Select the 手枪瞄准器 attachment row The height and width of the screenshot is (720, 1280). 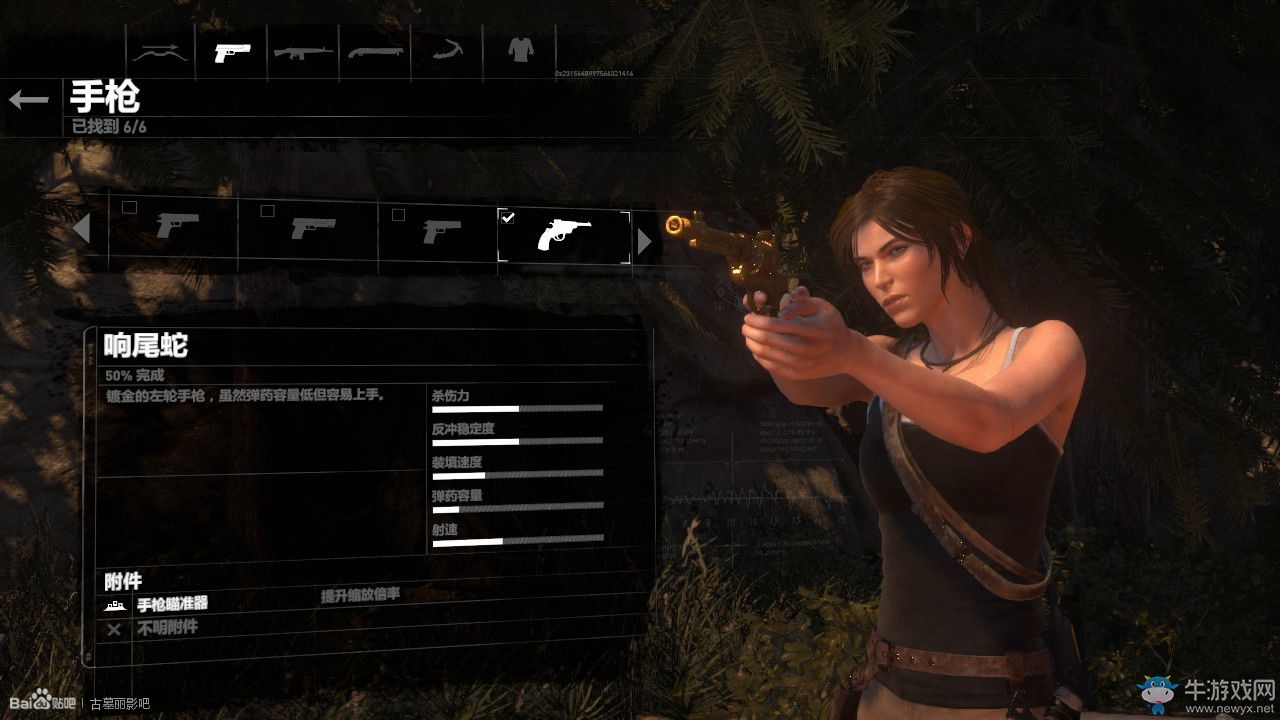coord(172,604)
